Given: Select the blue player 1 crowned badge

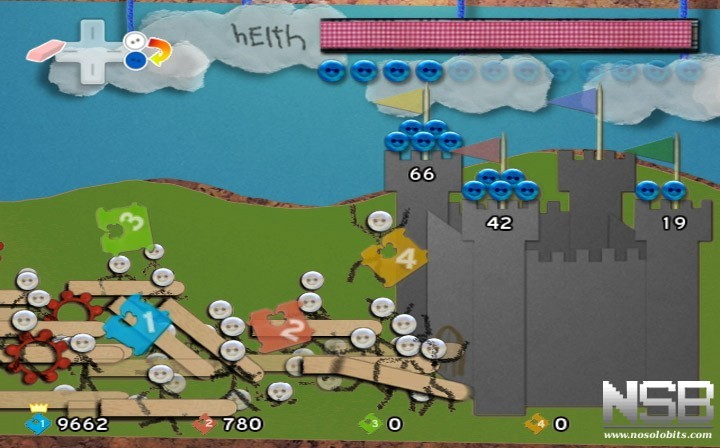Looking at the screenshot, I should tap(38, 423).
